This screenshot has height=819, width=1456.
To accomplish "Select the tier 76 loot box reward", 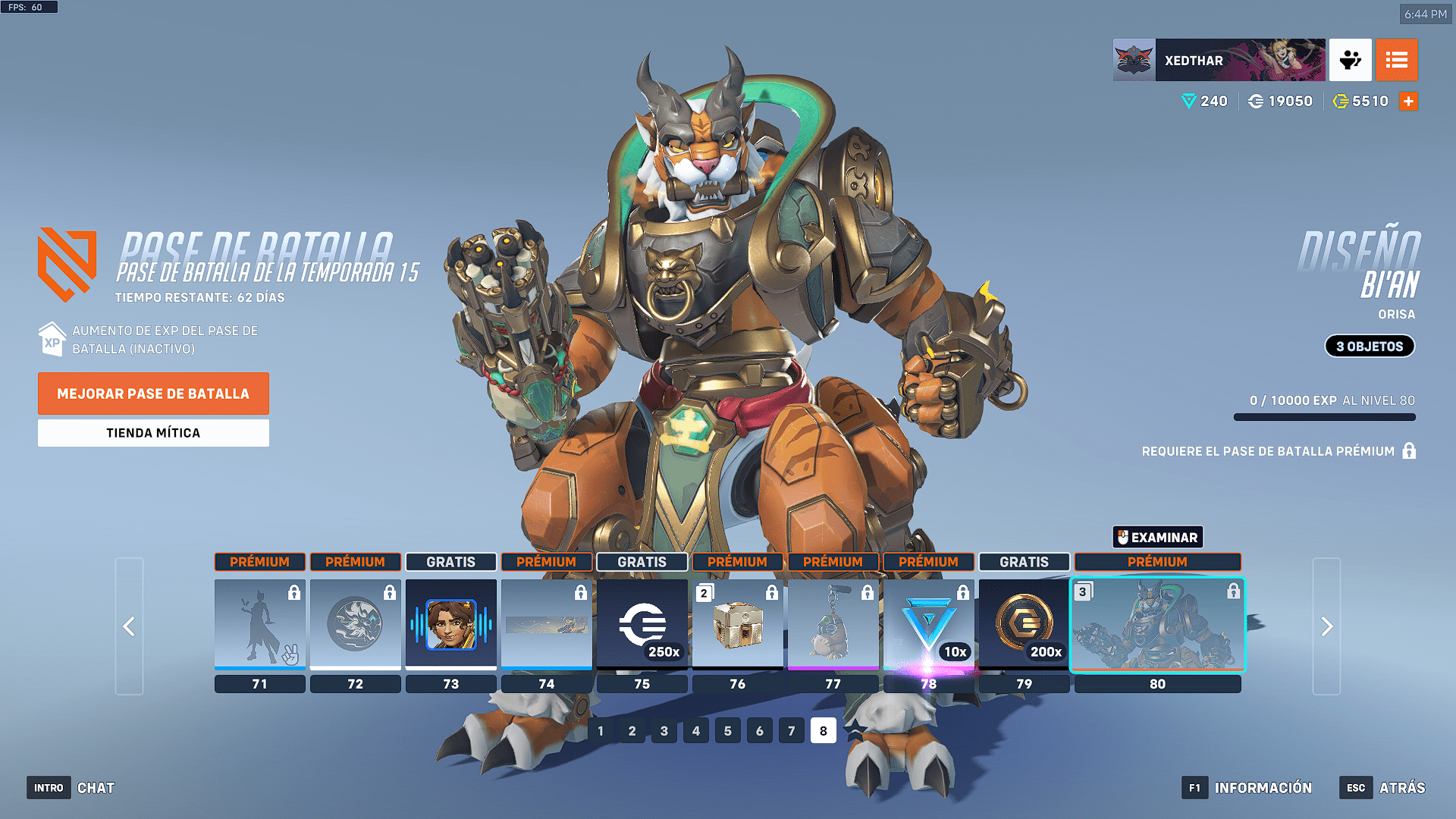I will click(x=738, y=624).
